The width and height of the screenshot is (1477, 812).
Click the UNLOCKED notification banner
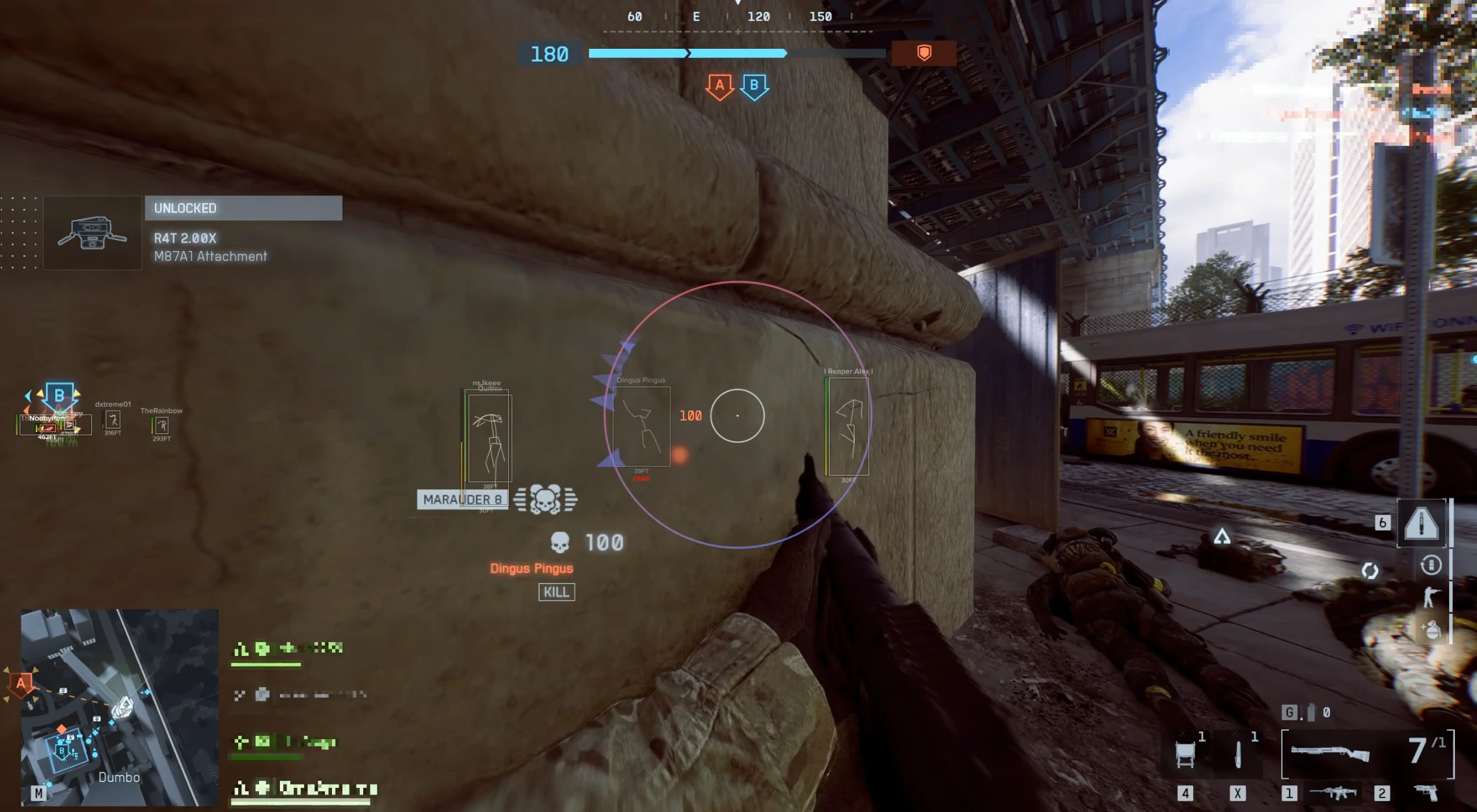243,208
